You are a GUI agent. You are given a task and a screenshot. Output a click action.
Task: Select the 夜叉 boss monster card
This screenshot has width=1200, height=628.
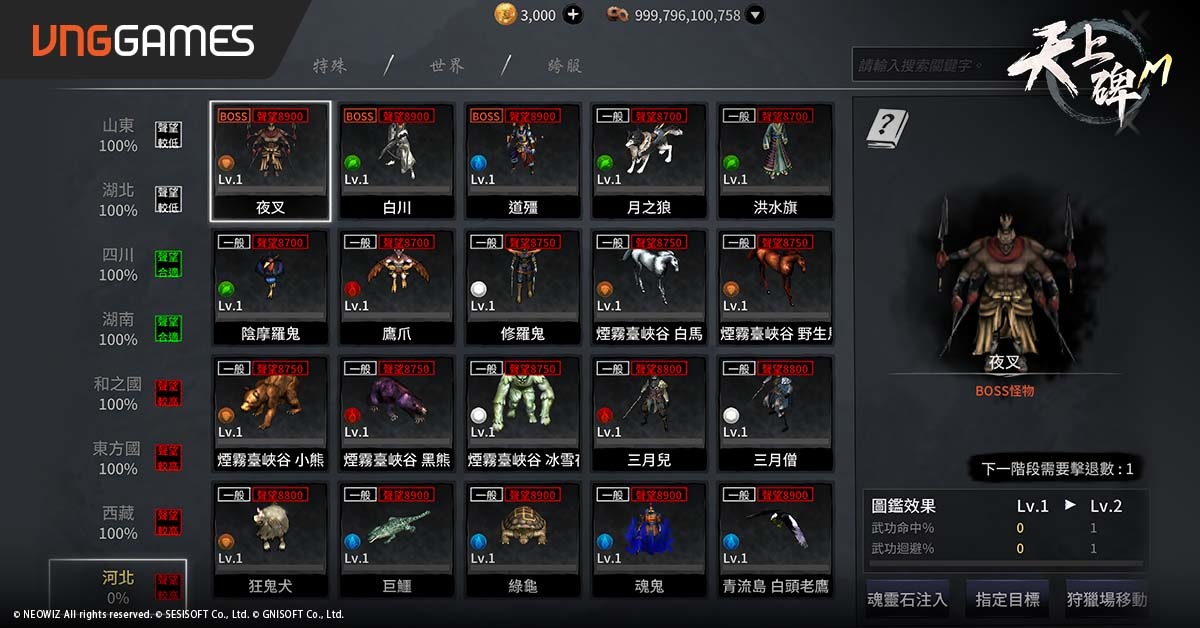click(x=270, y=161)
